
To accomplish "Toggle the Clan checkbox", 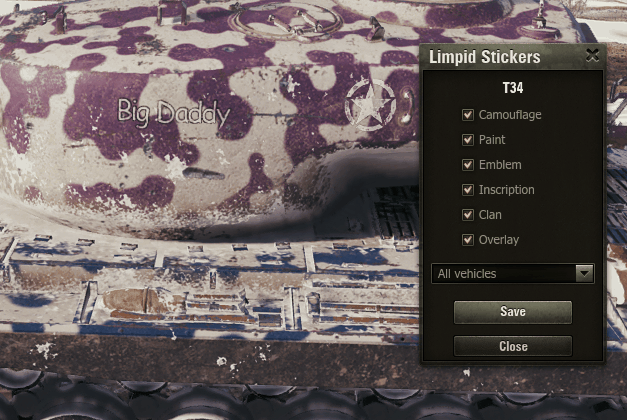I will (x=468, y=215).
